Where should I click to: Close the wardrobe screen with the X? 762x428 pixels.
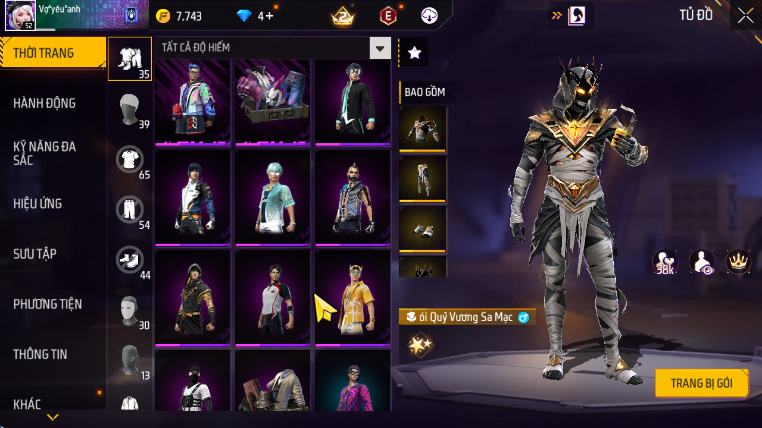tap(745, 15)
